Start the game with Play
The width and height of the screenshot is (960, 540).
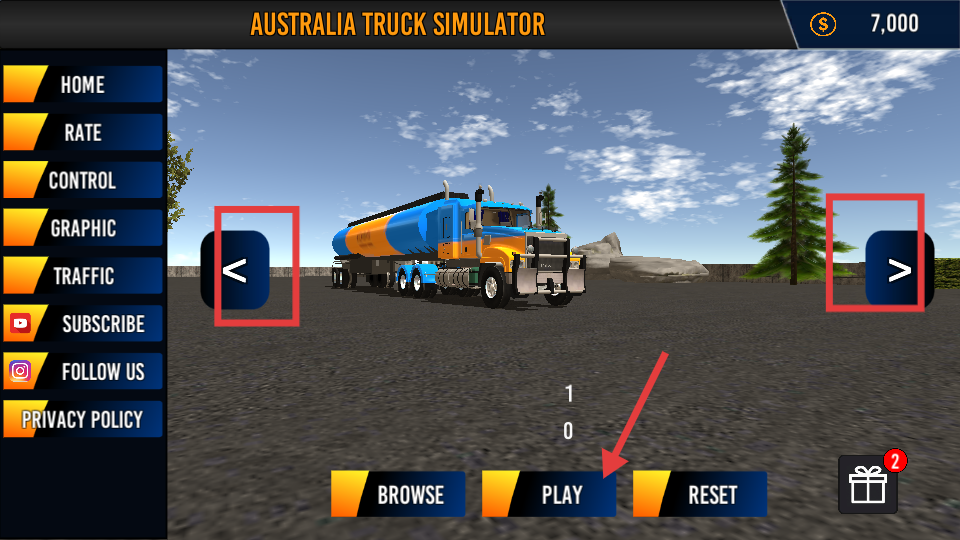(x=549, y=495)
